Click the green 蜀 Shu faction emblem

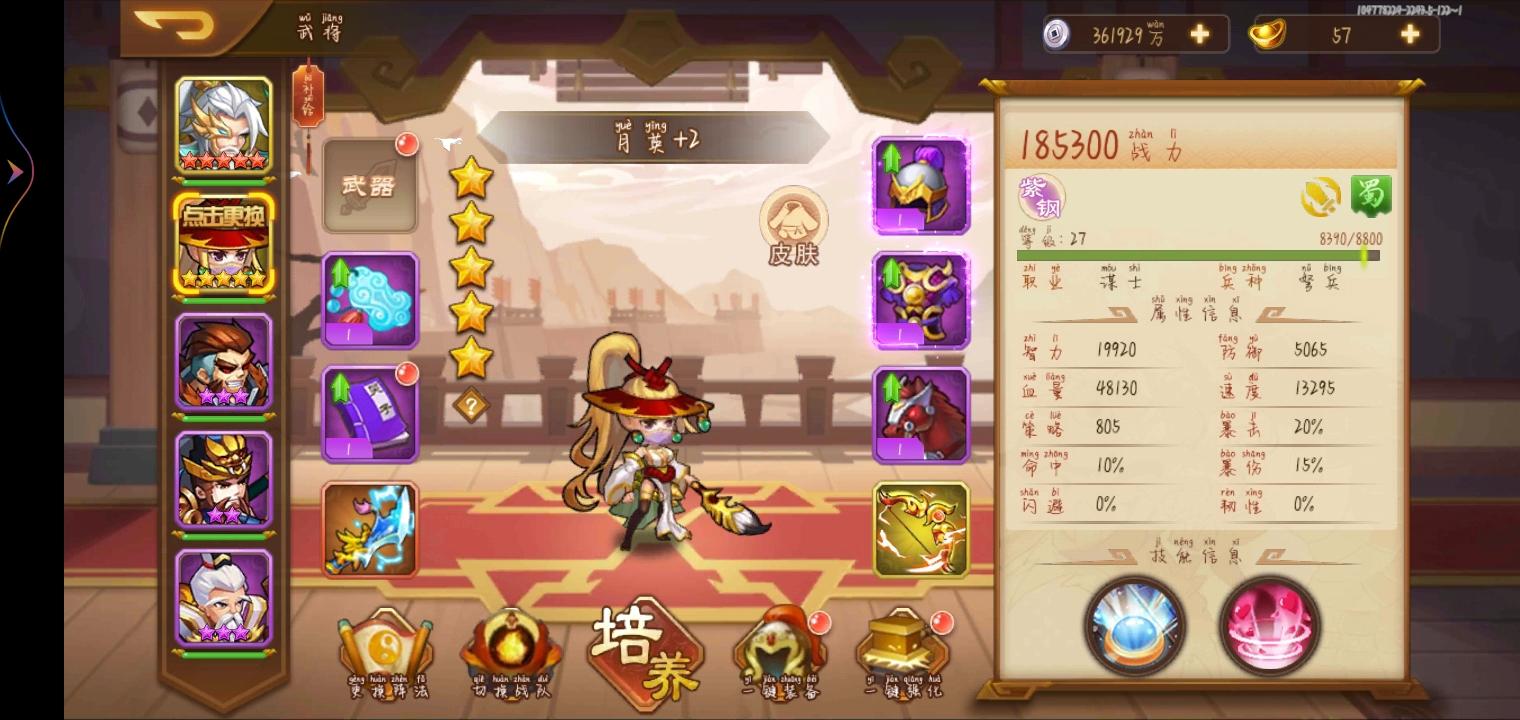click(1374, 196)
